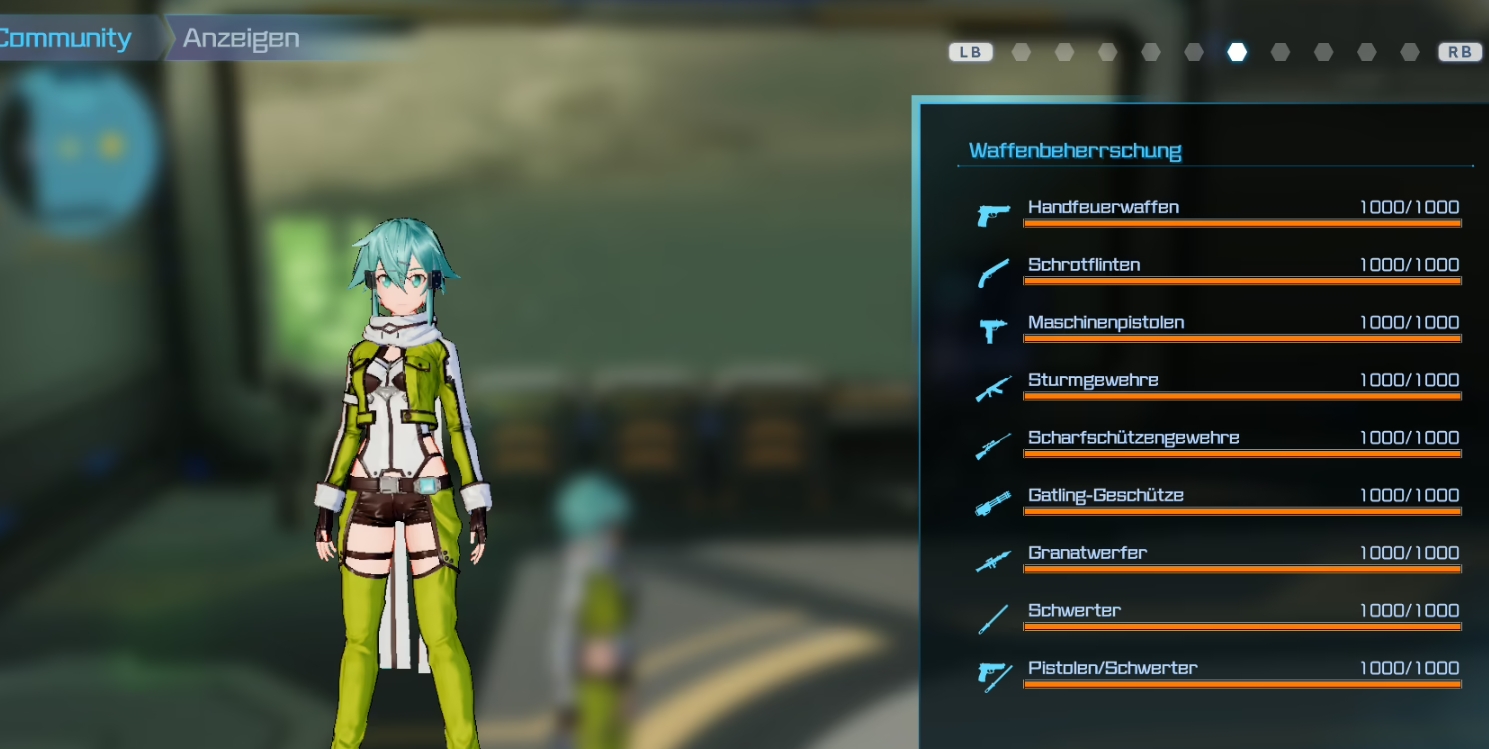Select the Community breadcrumb tab

pos(66,39)
